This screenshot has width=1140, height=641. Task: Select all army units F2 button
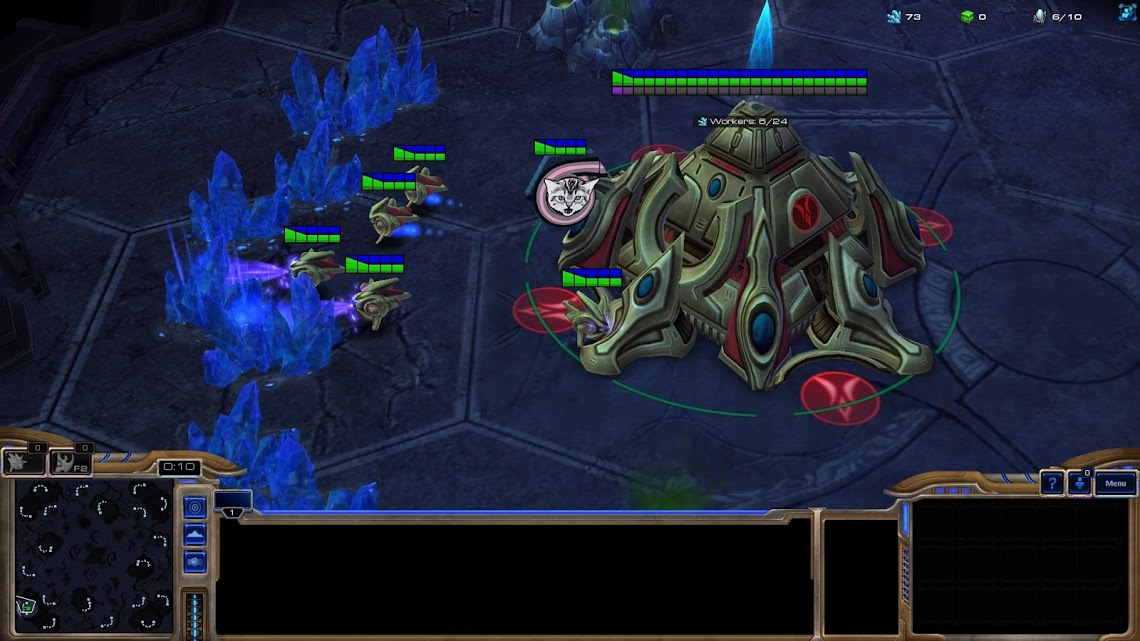(x=70, y=462)
